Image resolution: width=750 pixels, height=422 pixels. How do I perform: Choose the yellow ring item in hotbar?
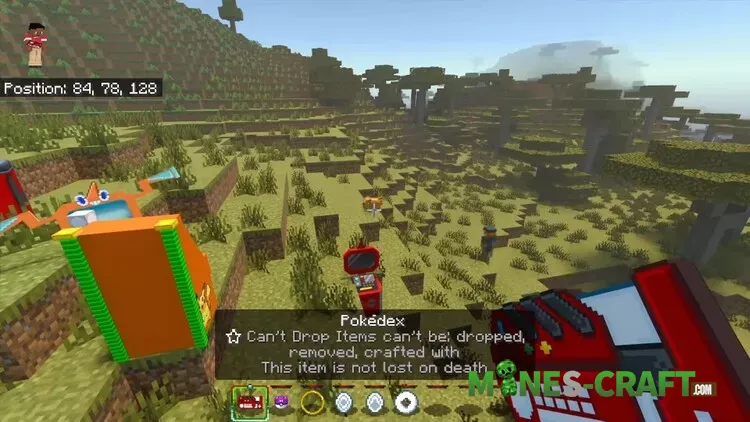click(313, 403)
